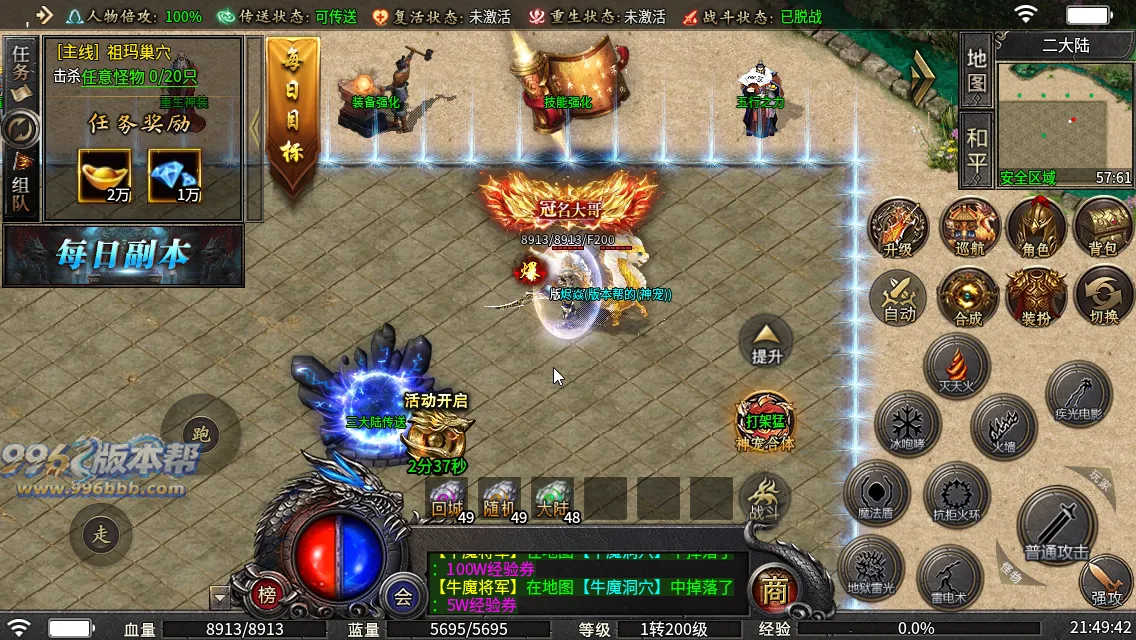Open the 背包 backpack
The height and width of the screenshot is (640, 1136).
[x=1103, y=228]
